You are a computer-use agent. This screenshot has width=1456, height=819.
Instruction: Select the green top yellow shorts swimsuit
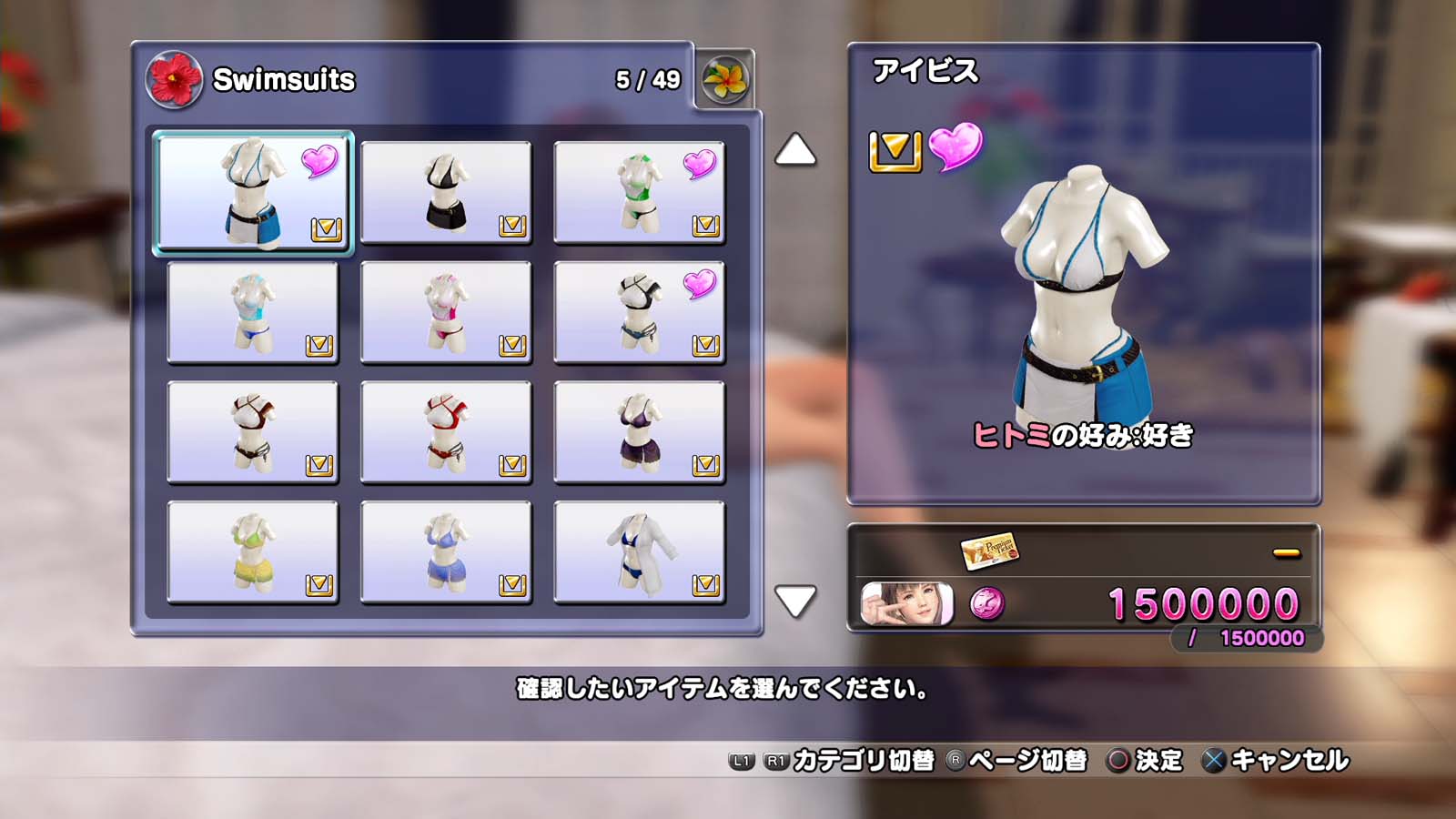click(x=253, y=552)
